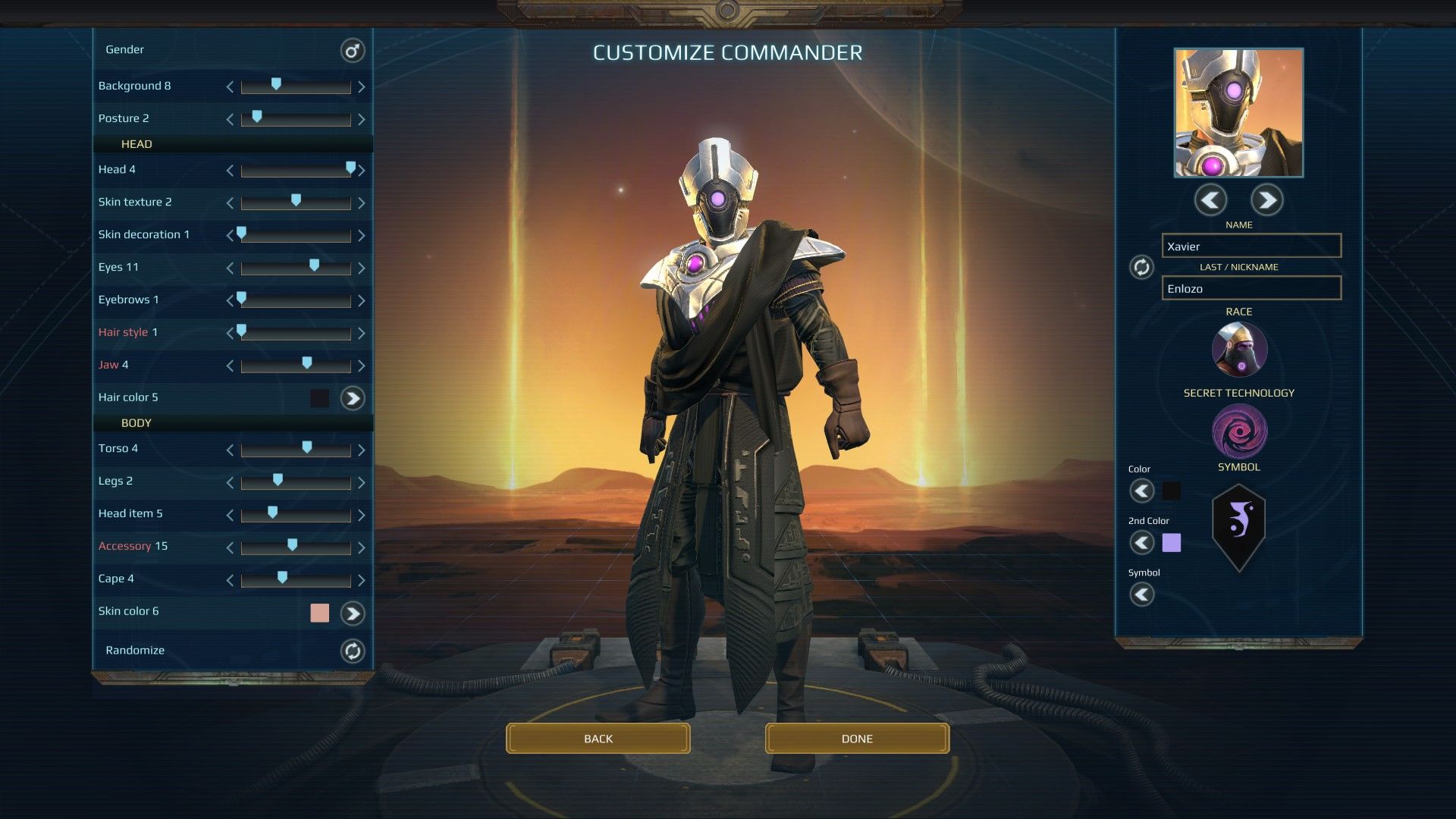The width and height of the screenshot is (1456, 819).
Task: Select the Secret Technology race icon
Action: [x=1239, y=350]
